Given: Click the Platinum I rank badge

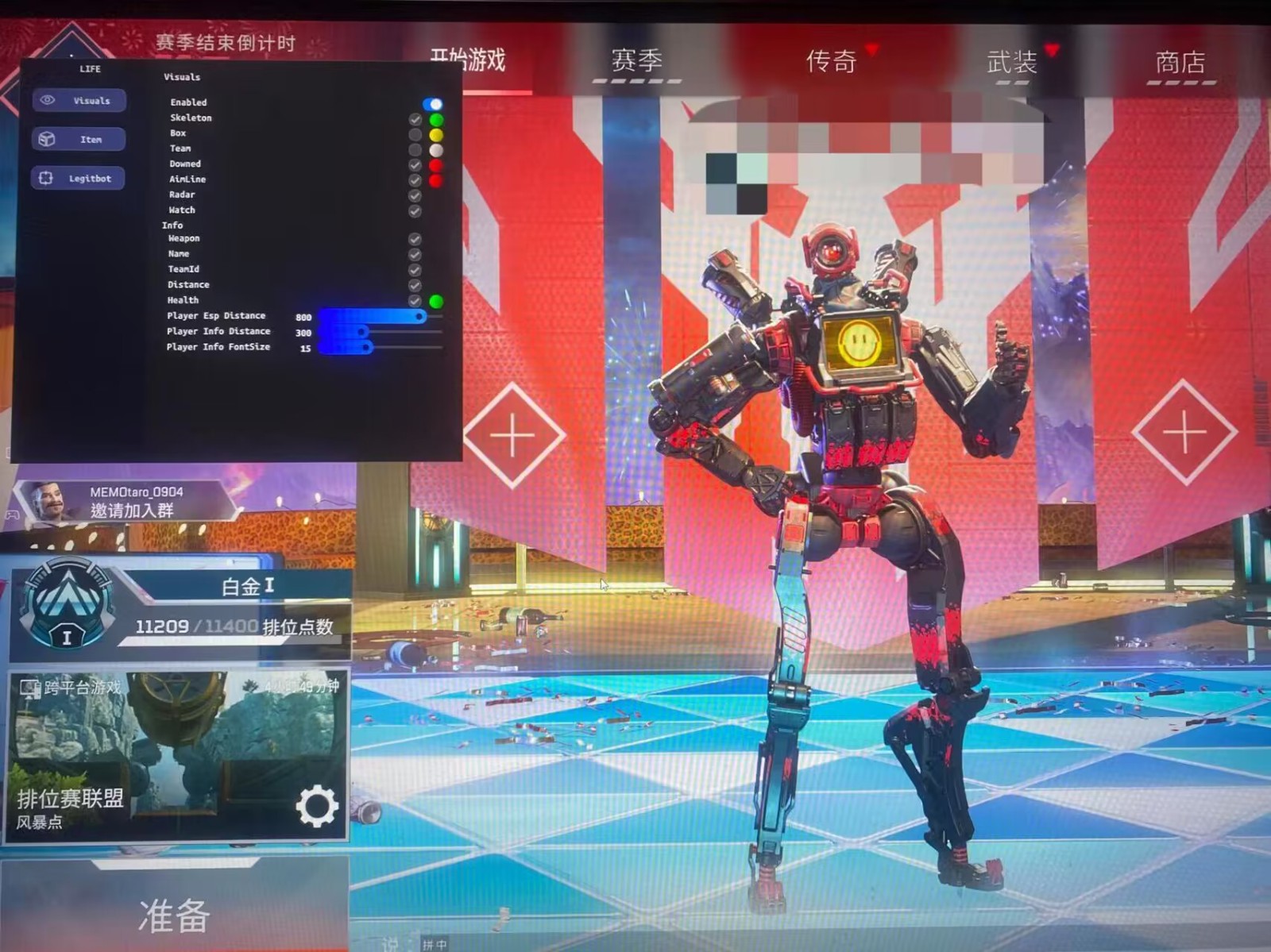Looking at the screenshot, I should pos(66,605).
